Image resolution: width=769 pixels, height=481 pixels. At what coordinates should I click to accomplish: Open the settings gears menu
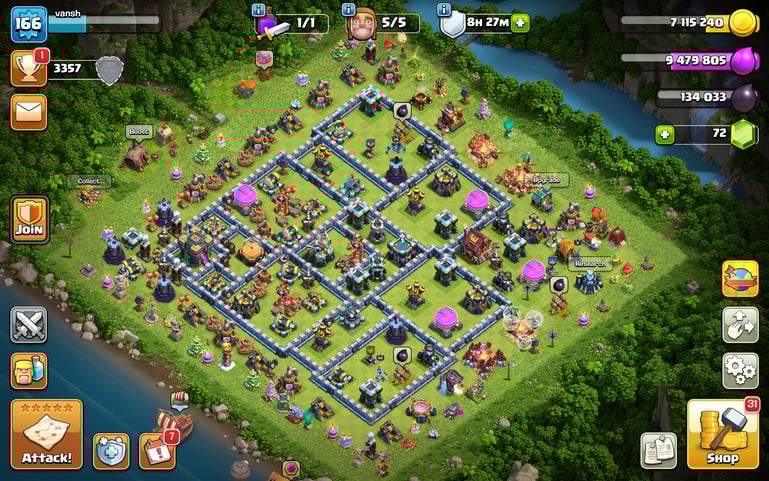pos(740,370)
